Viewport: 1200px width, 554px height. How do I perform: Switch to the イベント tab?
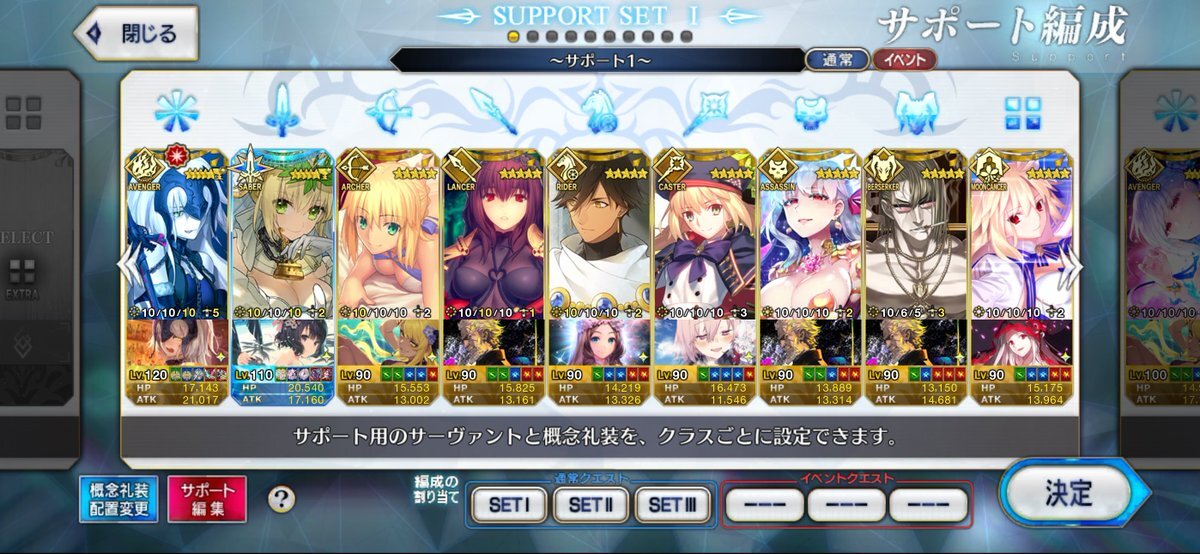click(904, 60)
